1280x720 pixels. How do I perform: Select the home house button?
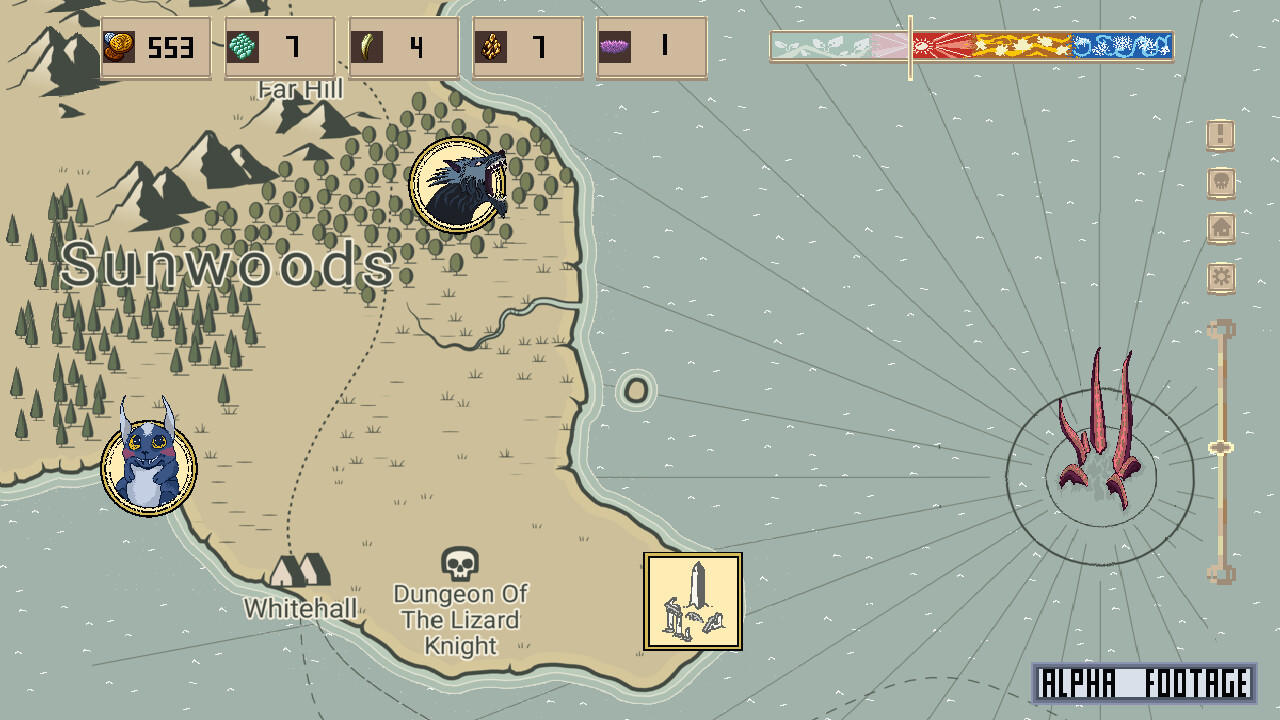tap(1221, 228)
